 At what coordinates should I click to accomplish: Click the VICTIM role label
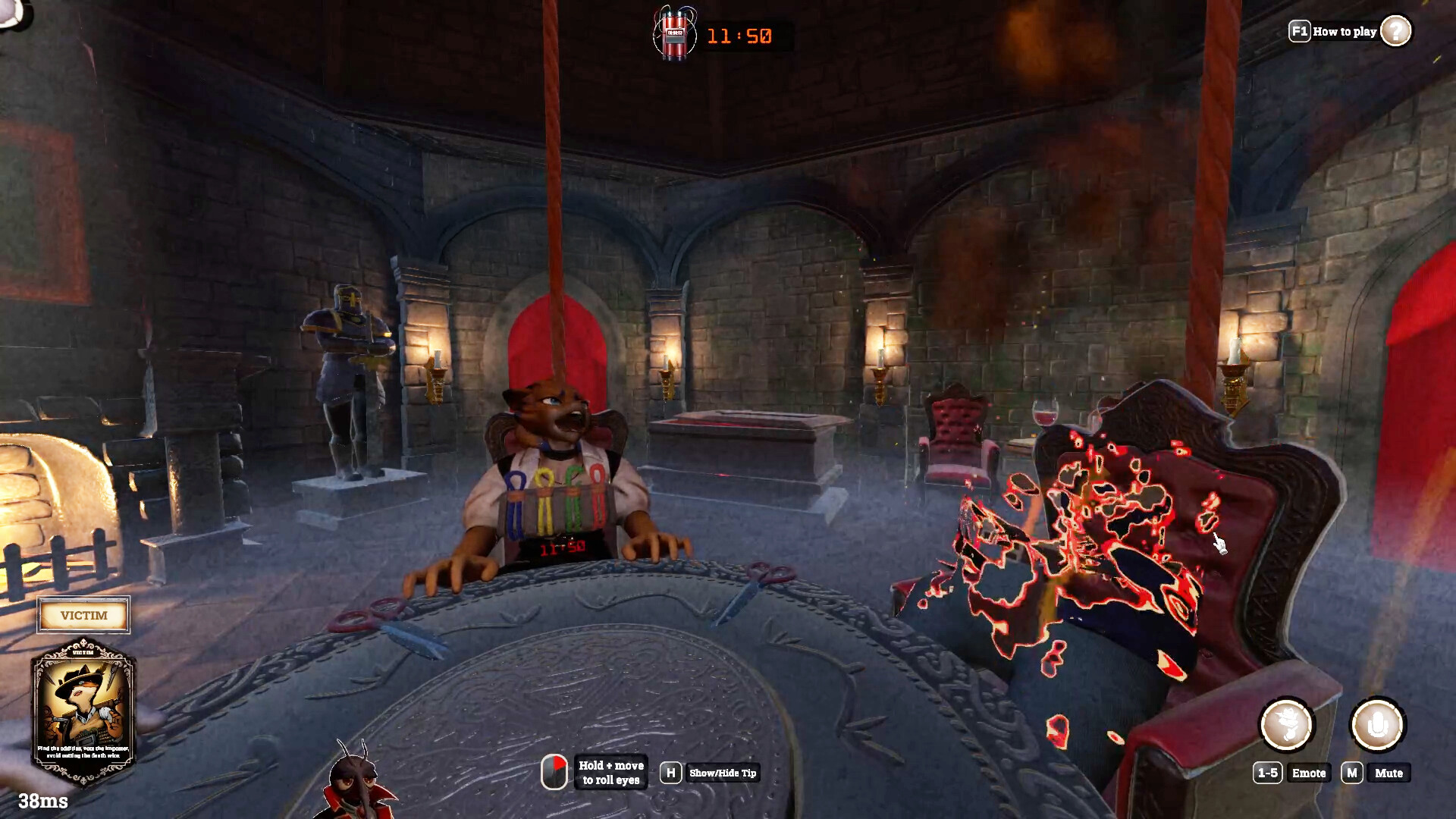tap(83, 615)
